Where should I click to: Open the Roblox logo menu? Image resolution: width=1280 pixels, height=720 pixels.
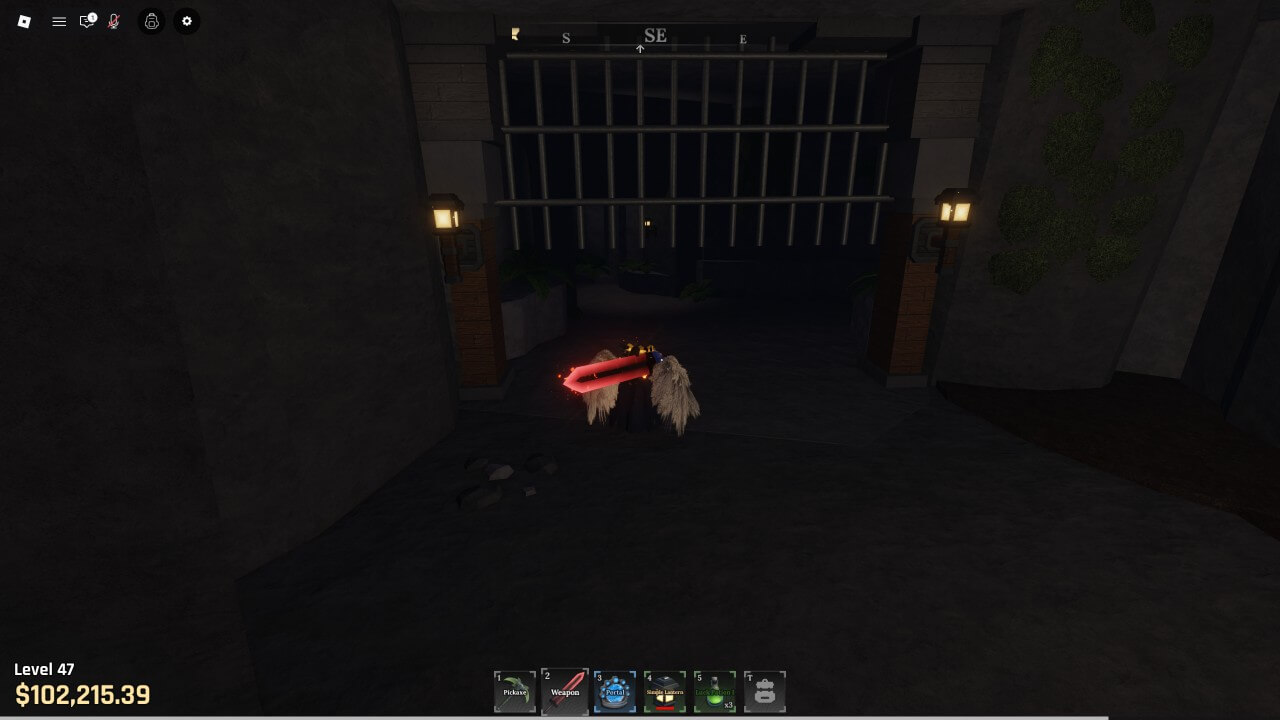point(24,21)
